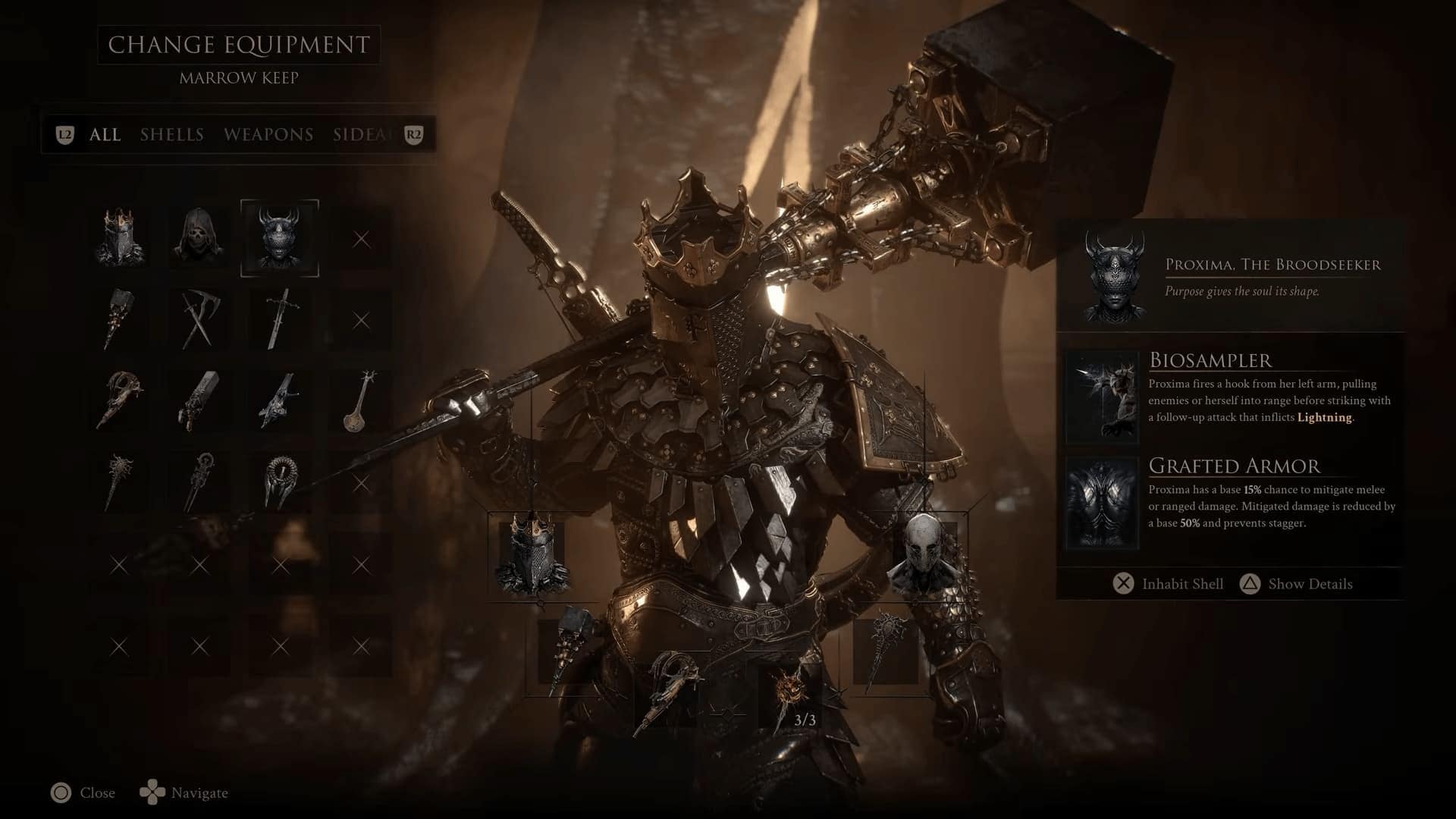This screenshot has width=1456, height=819.
Task: Select the lute instrument item
Action: 359,401
